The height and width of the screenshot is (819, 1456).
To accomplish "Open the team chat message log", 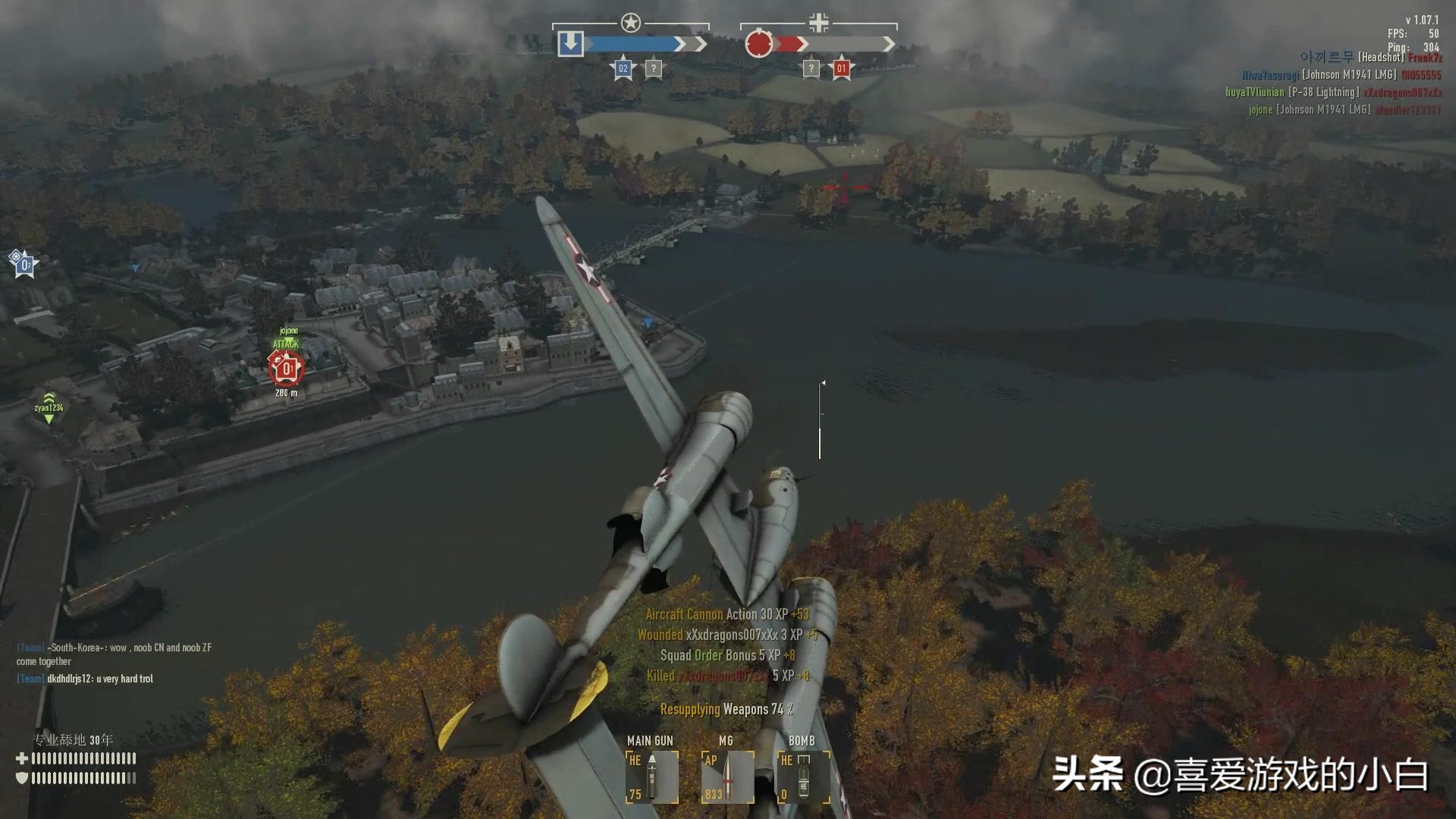I will (114, 663).
